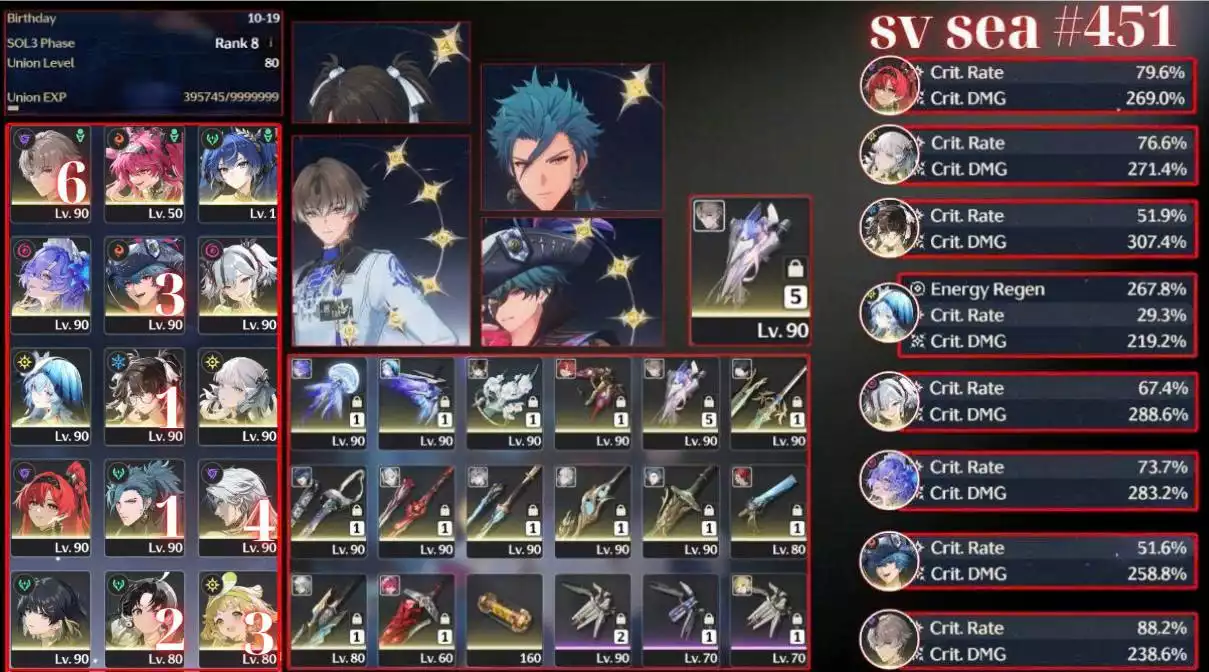The image size is (1209, 672).
Task: Select the gray-haired roster character marked 6
Action: pos(50,174)
